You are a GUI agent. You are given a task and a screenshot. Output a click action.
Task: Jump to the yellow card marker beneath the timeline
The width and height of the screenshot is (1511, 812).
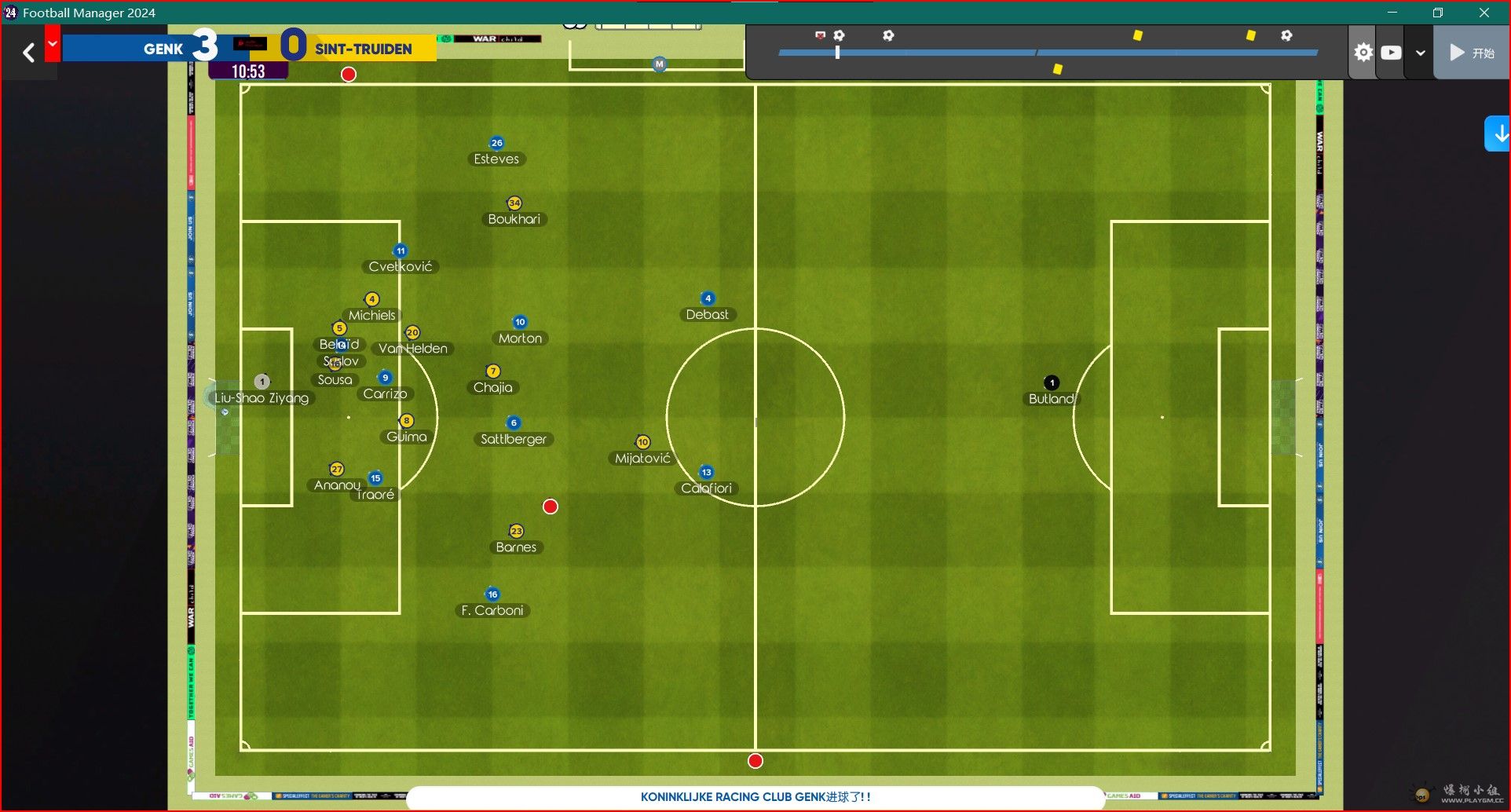(x=1058, y=69)
